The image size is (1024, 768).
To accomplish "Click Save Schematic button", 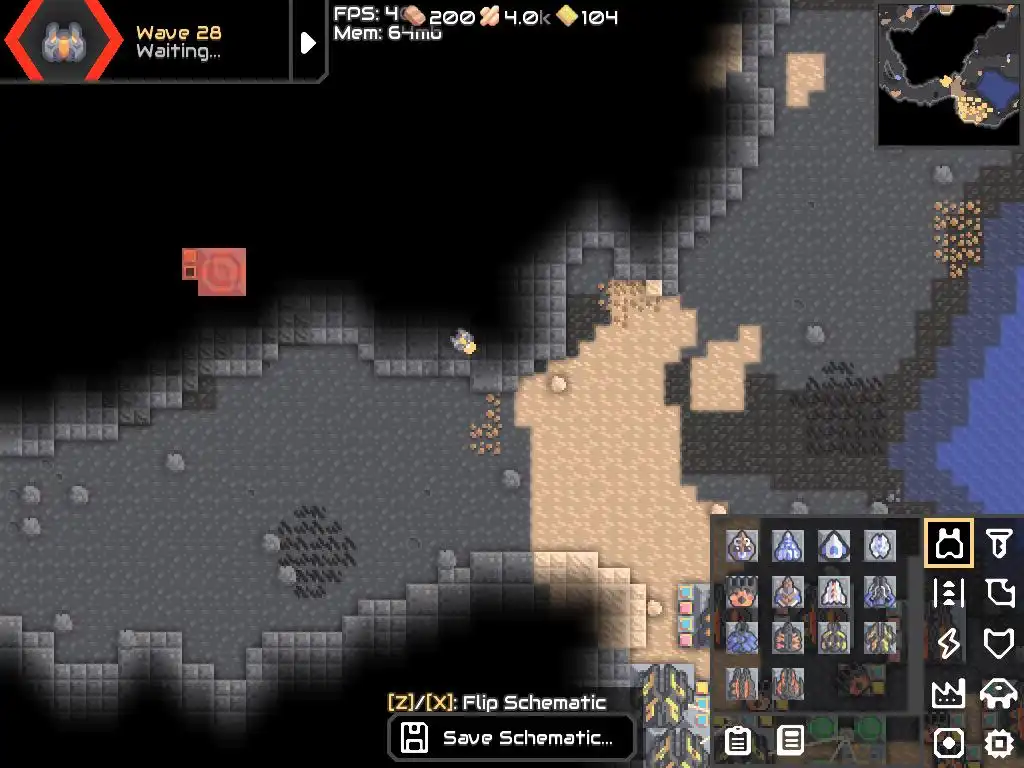I will coord(512,739).
